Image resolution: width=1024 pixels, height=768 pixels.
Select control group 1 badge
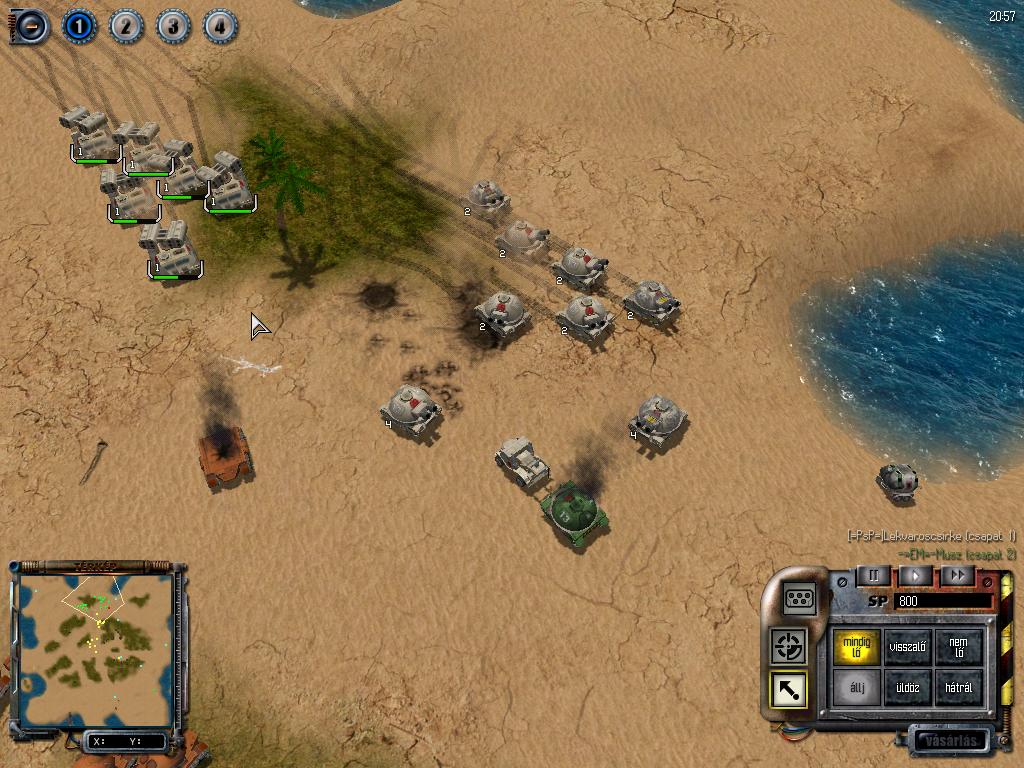78,25
